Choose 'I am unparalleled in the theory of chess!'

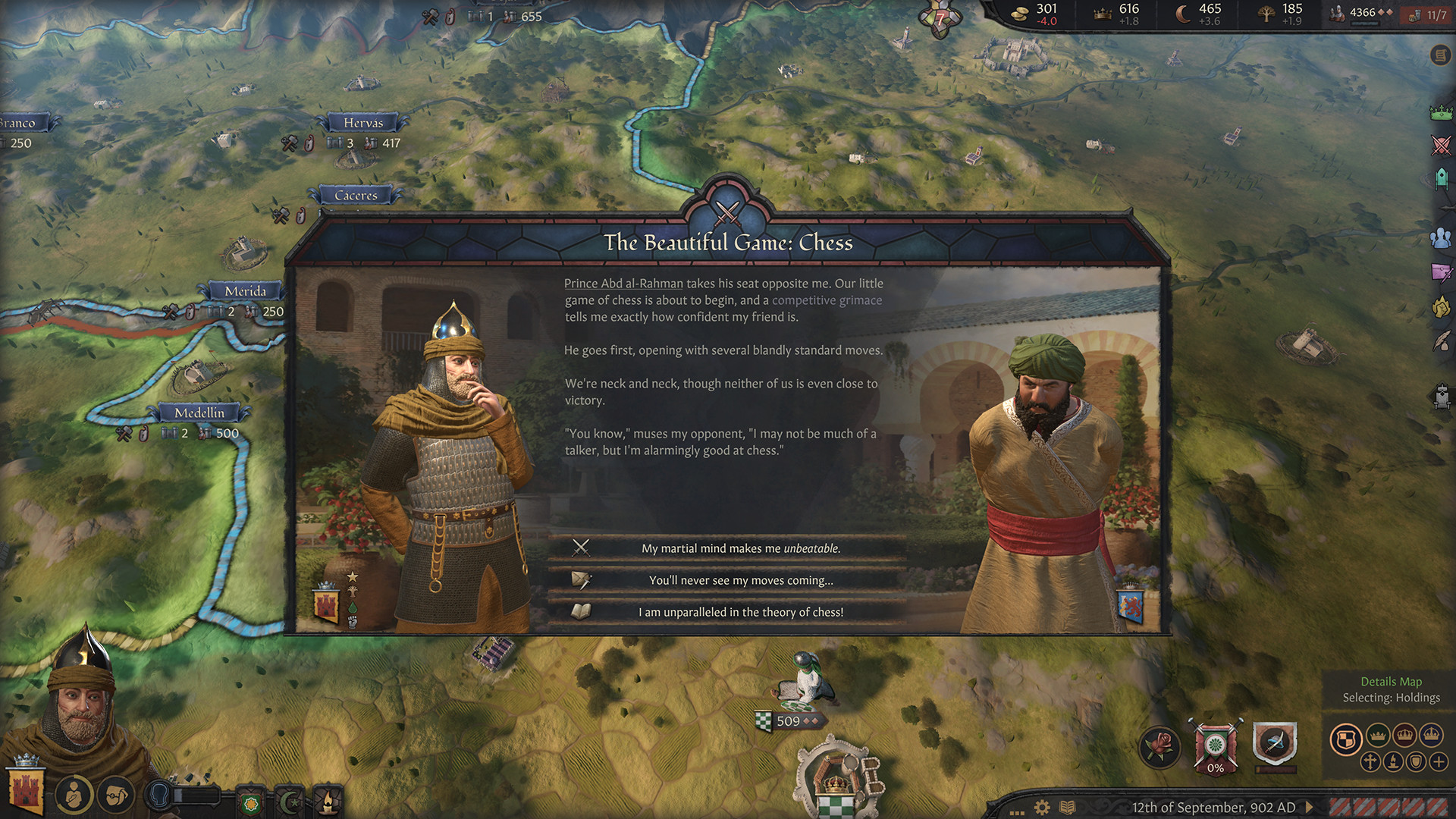click(742, 611)
